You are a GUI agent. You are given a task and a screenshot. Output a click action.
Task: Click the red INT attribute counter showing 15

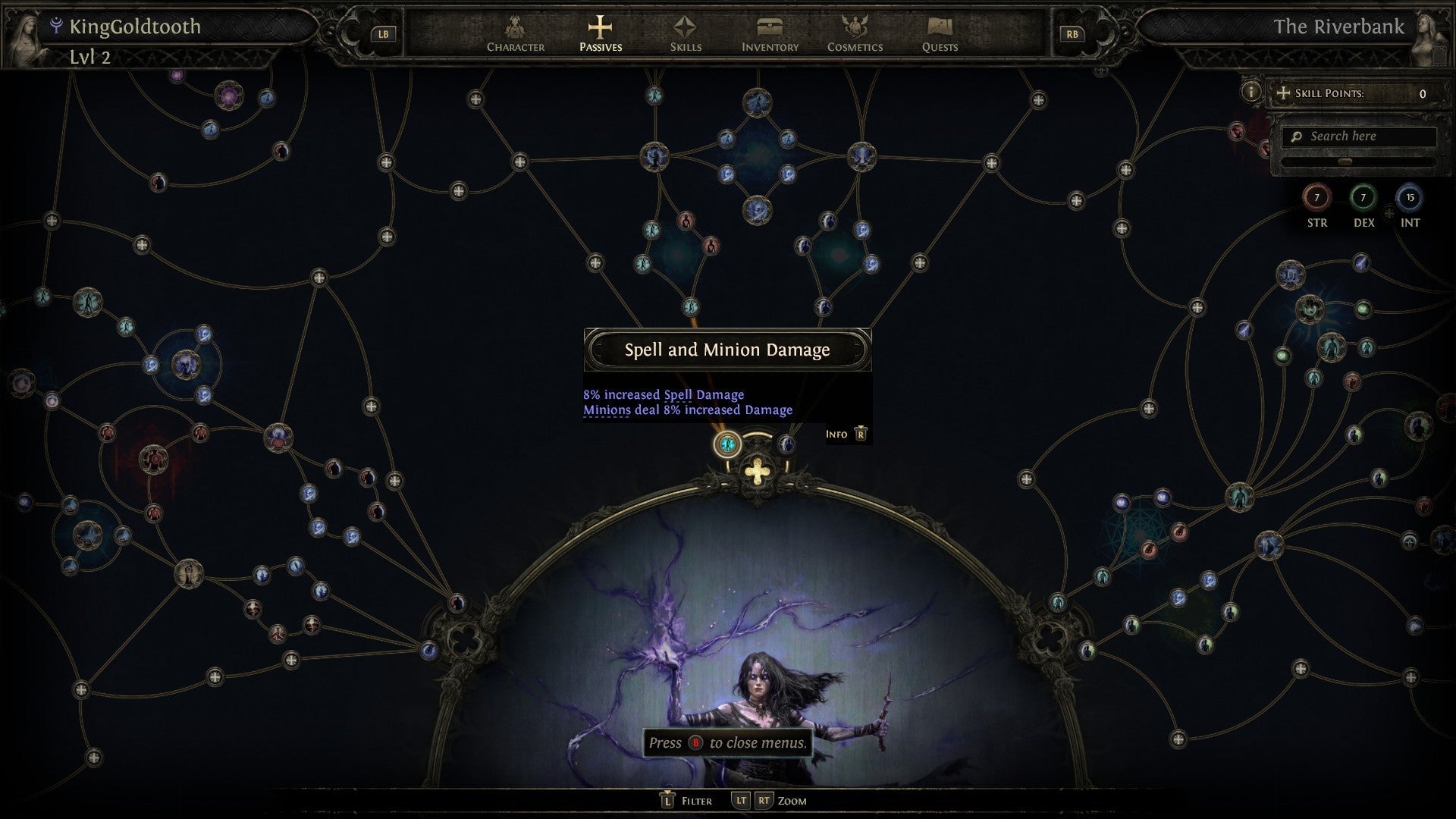[x=1409, y=199]
